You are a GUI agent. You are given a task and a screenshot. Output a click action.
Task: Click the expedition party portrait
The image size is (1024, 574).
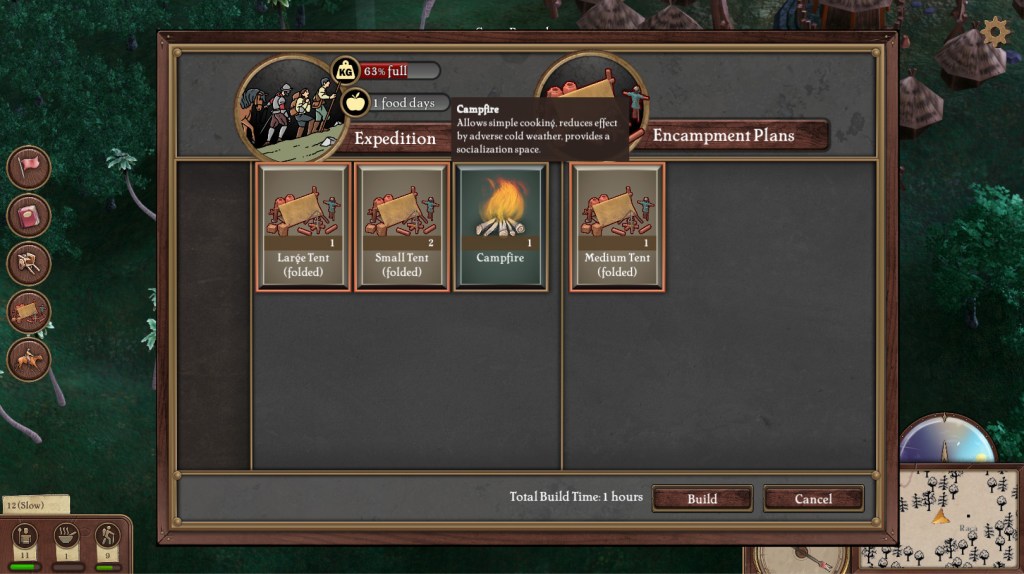tap(285, 108)
